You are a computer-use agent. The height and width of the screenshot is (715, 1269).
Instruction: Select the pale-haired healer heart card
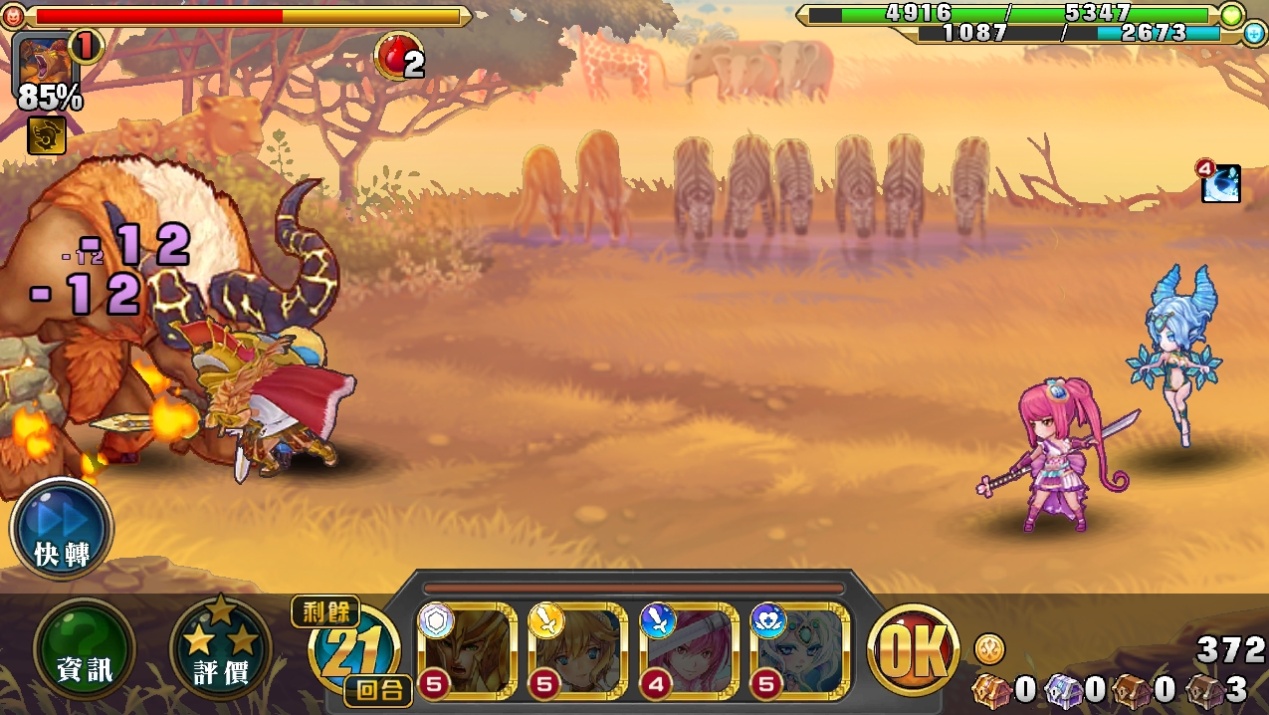[799, 650]
